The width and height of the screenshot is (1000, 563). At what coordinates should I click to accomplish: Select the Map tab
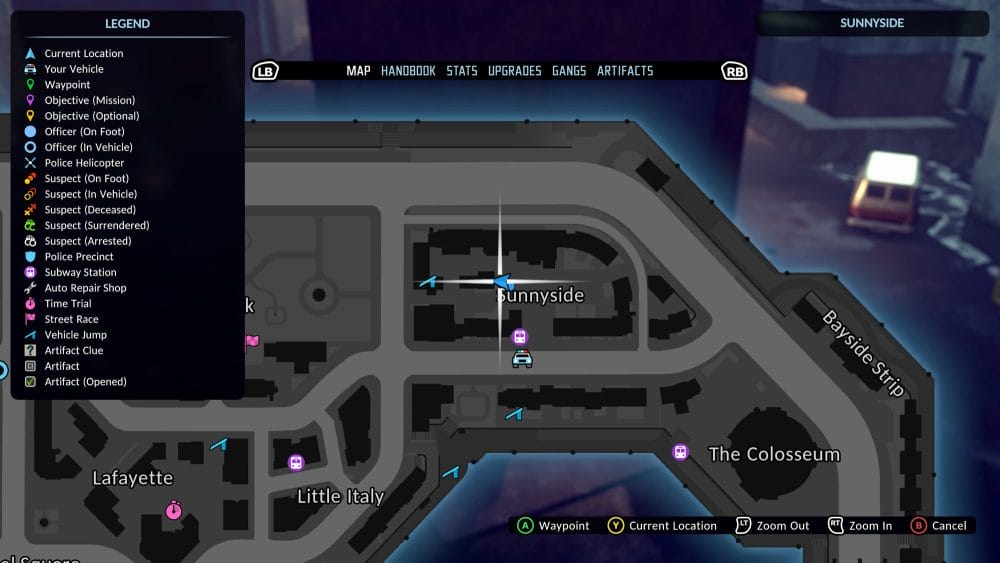coord(358,71)
